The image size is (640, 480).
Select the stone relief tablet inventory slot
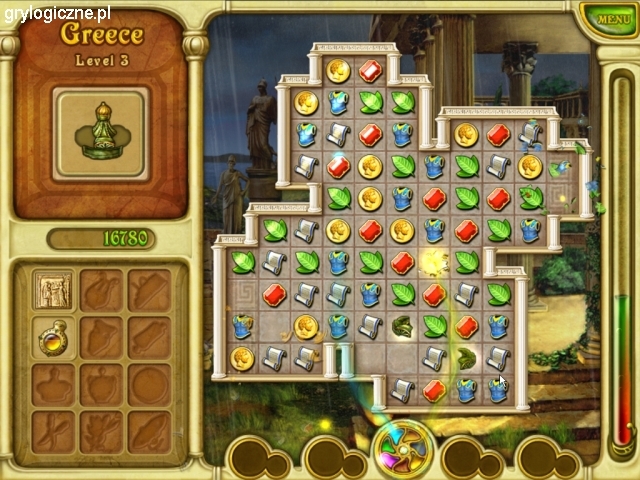(50, 289)
